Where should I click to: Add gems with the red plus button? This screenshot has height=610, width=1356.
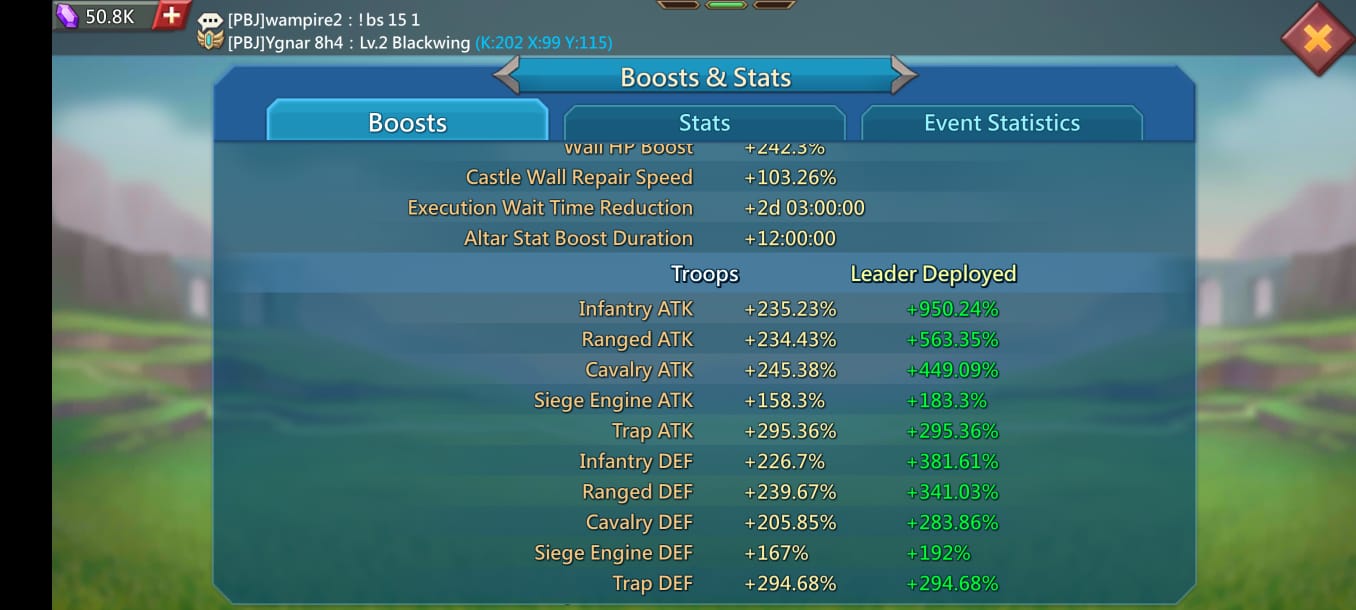172,15
